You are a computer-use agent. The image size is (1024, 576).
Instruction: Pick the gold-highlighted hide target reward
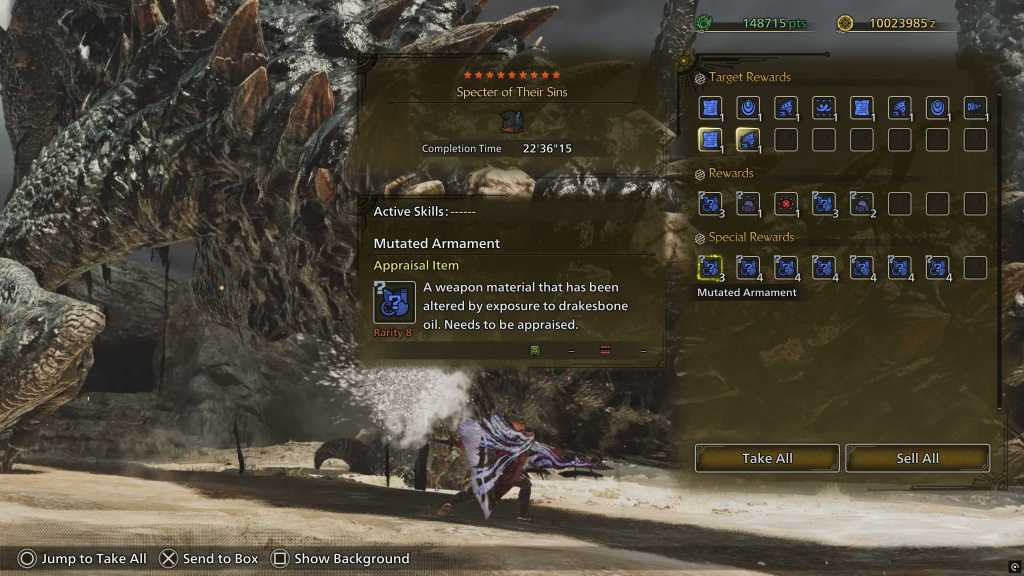point(710,140)
